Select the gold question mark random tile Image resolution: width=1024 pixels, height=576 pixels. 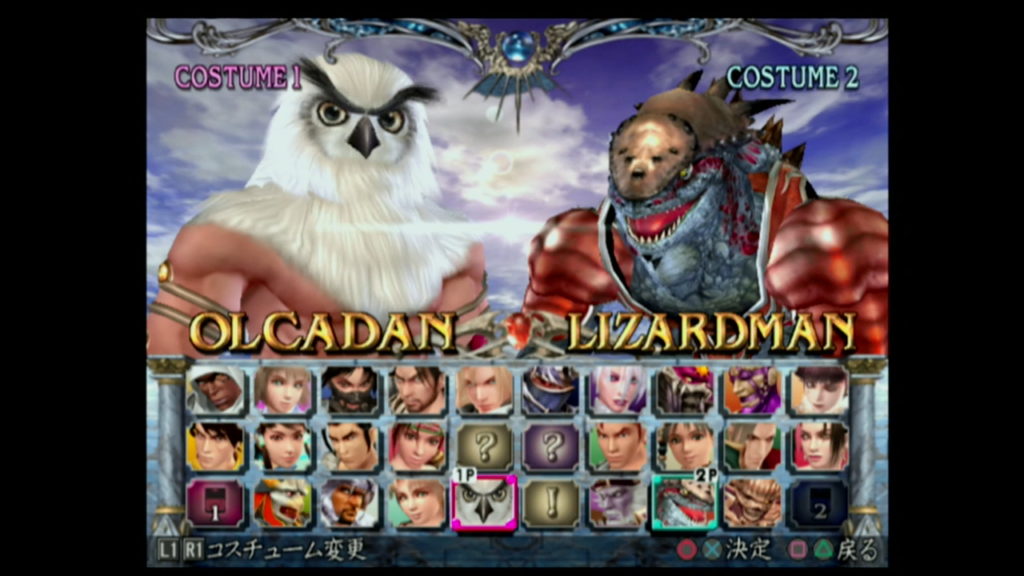485,446
